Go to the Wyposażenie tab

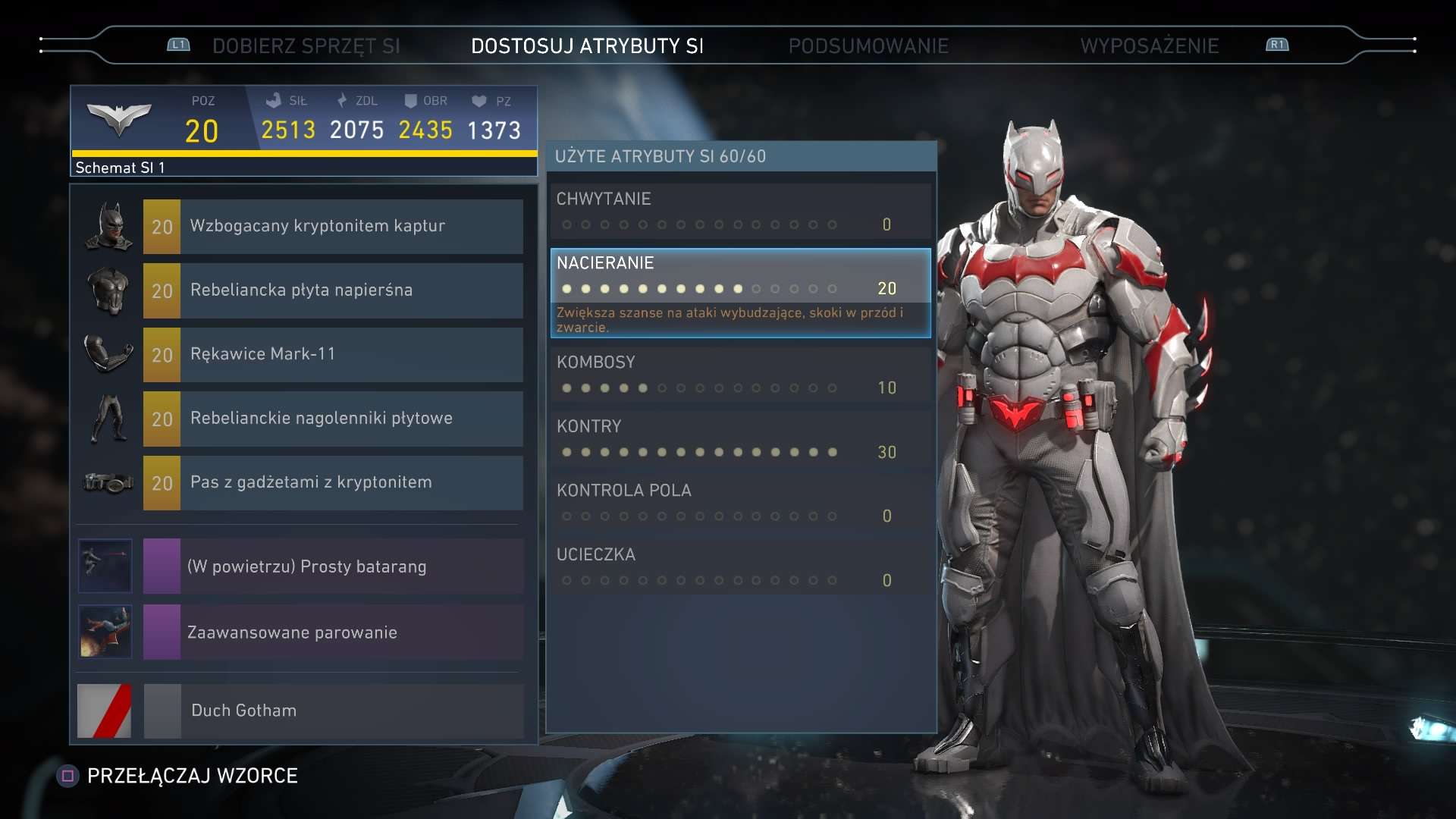point(1149,46)
